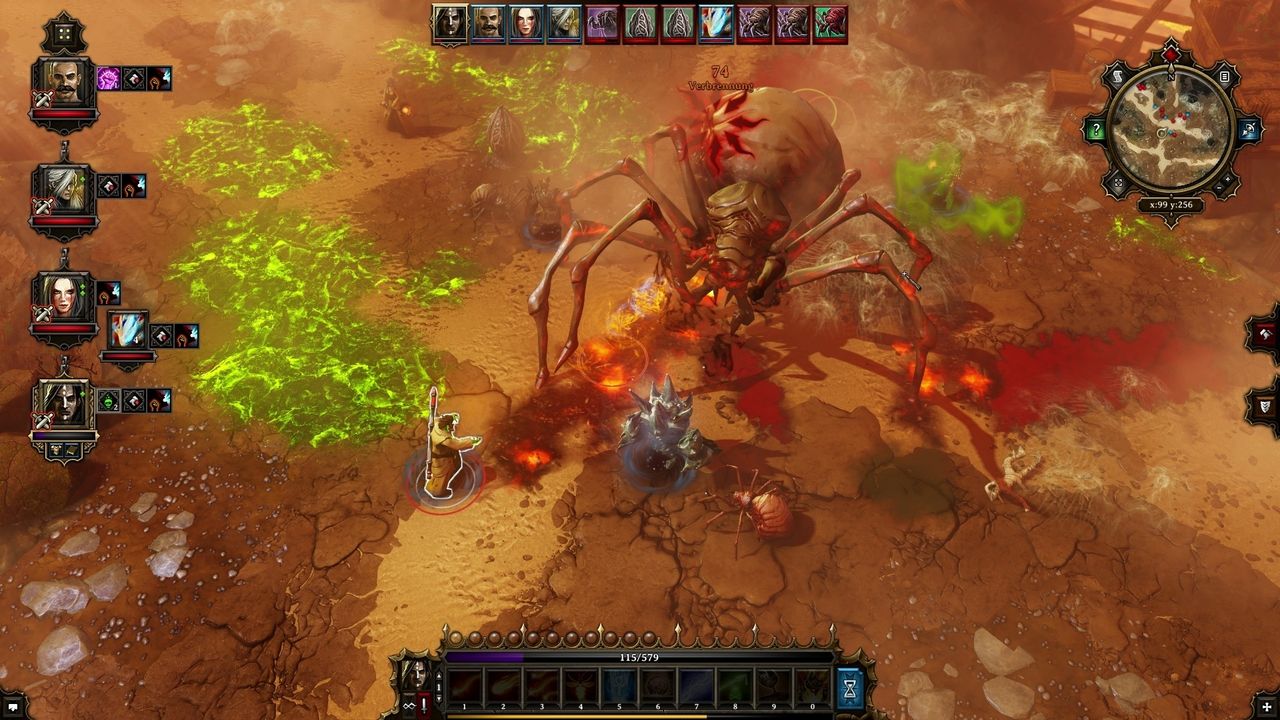
Task: Toggle the red sword icon beside the hotbar
Action: tap(424, 705)
